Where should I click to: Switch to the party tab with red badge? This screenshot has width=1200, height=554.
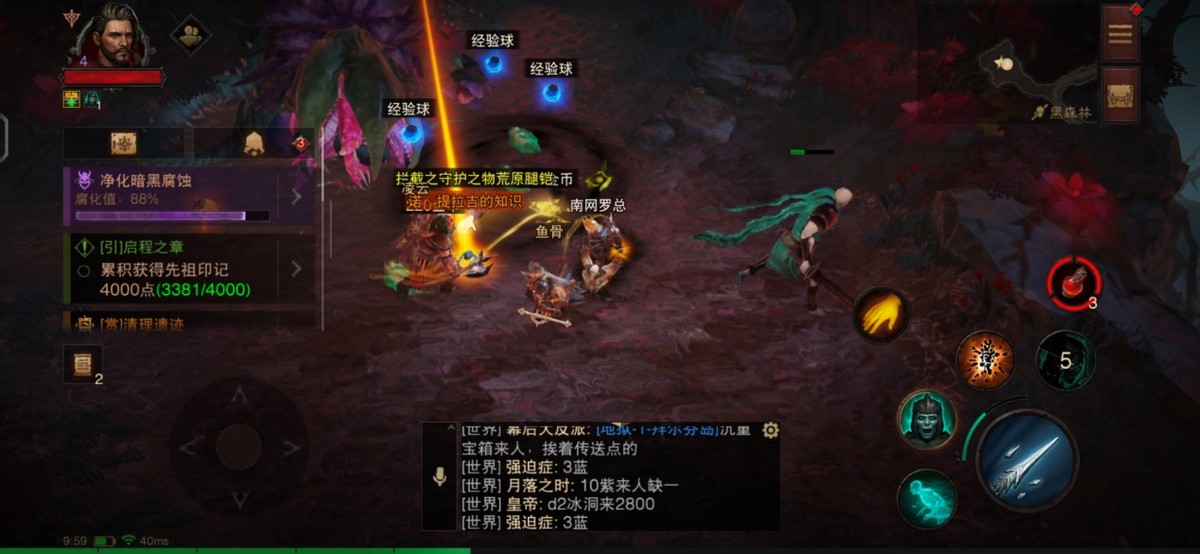(x=254, y=144)
